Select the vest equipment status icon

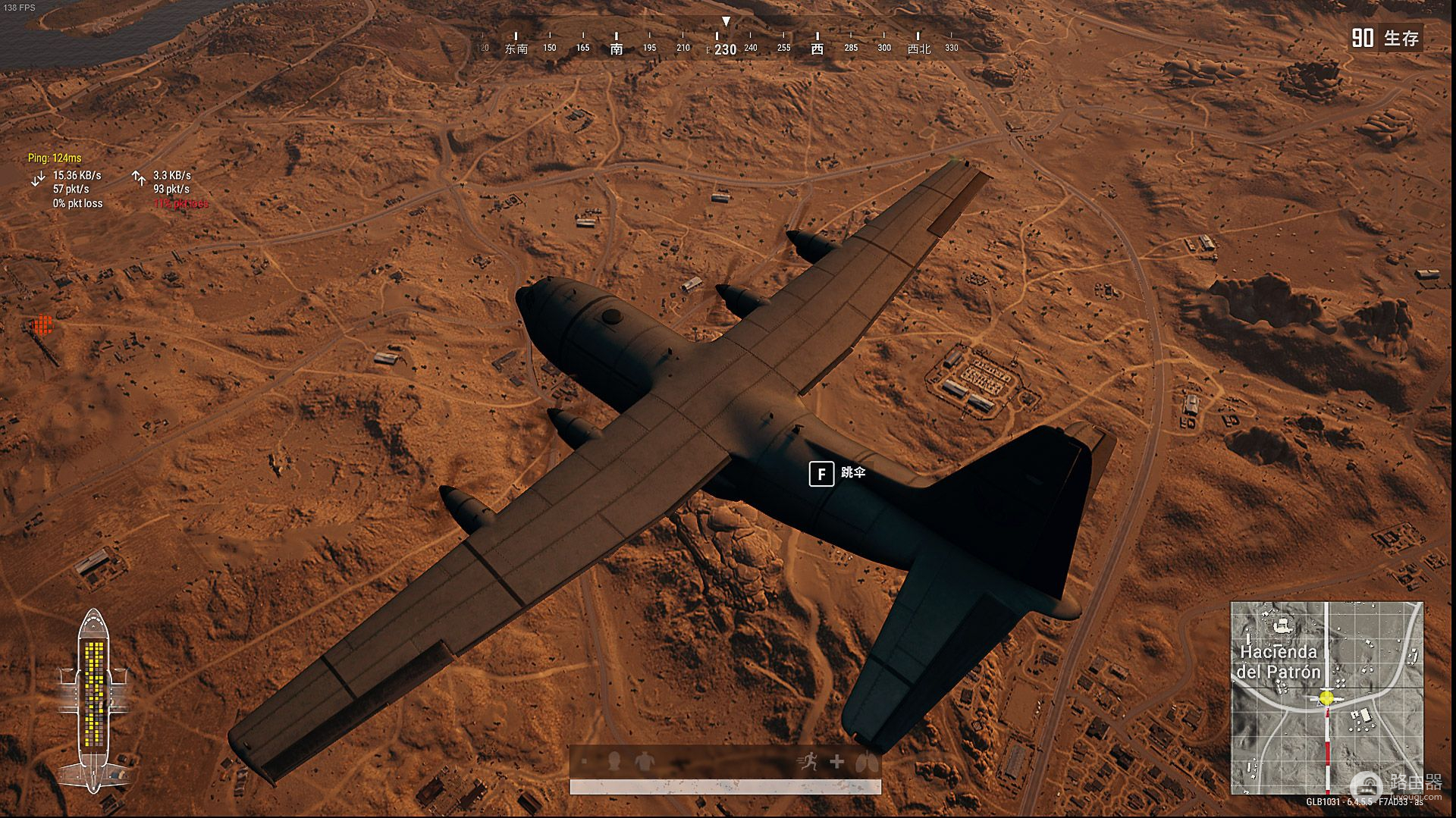(x=643, y=760)
